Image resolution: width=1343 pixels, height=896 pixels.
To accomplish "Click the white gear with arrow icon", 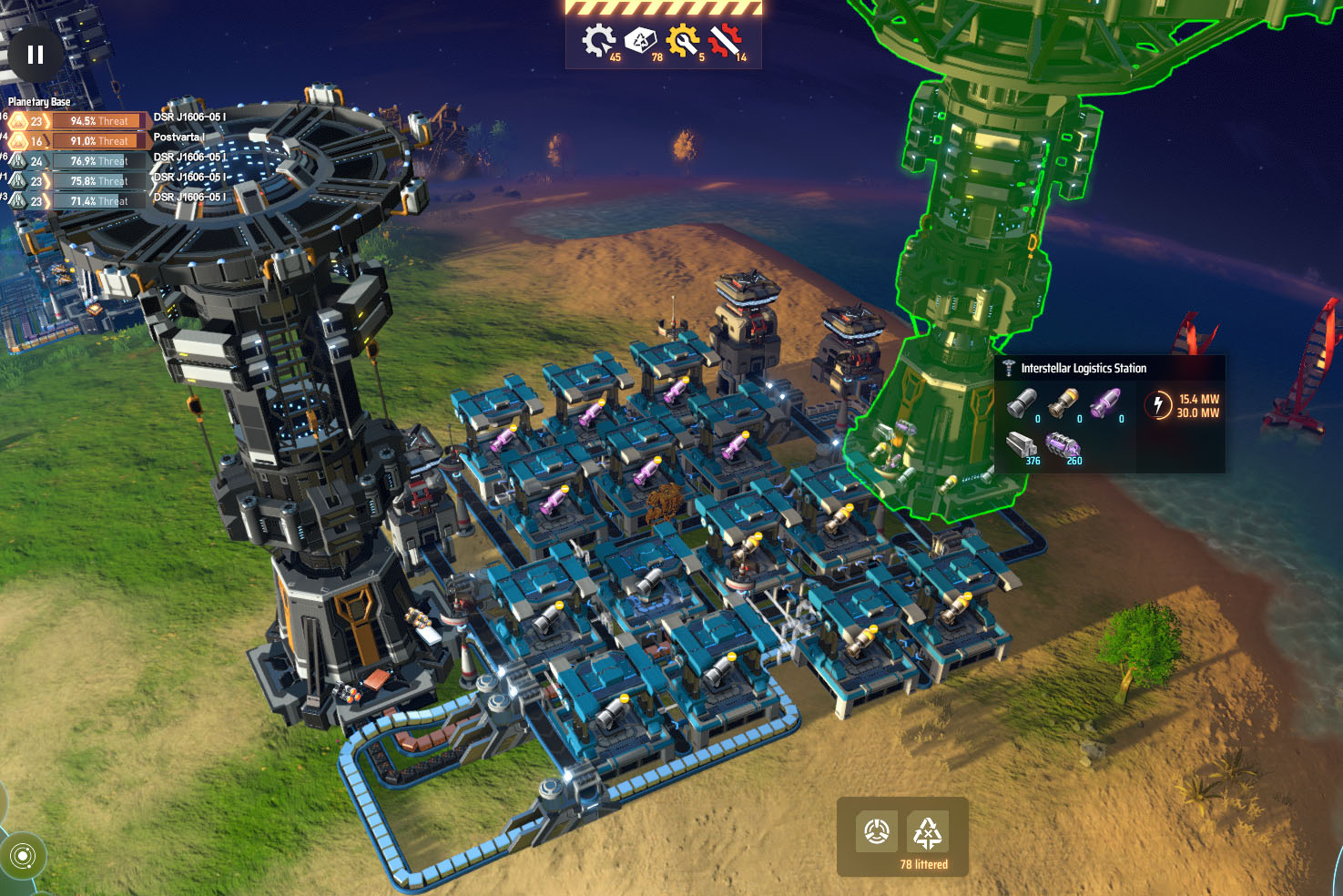I will point(598,41).
